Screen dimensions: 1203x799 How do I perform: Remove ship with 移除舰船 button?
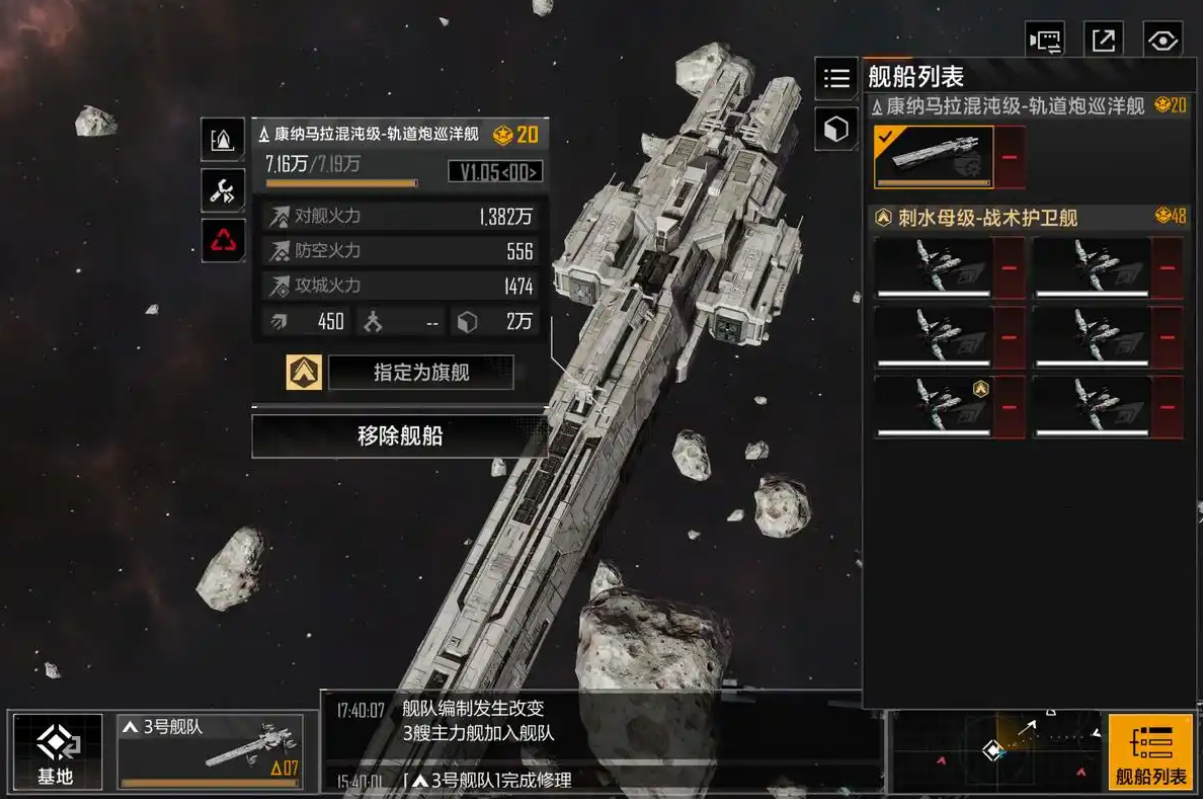click(399, 436)
